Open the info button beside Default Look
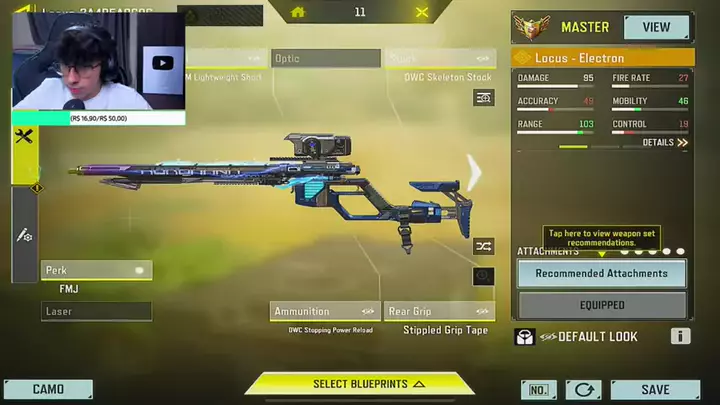Image resolution: width=720 pixels, height=405 pixels. tap(680, 337)
